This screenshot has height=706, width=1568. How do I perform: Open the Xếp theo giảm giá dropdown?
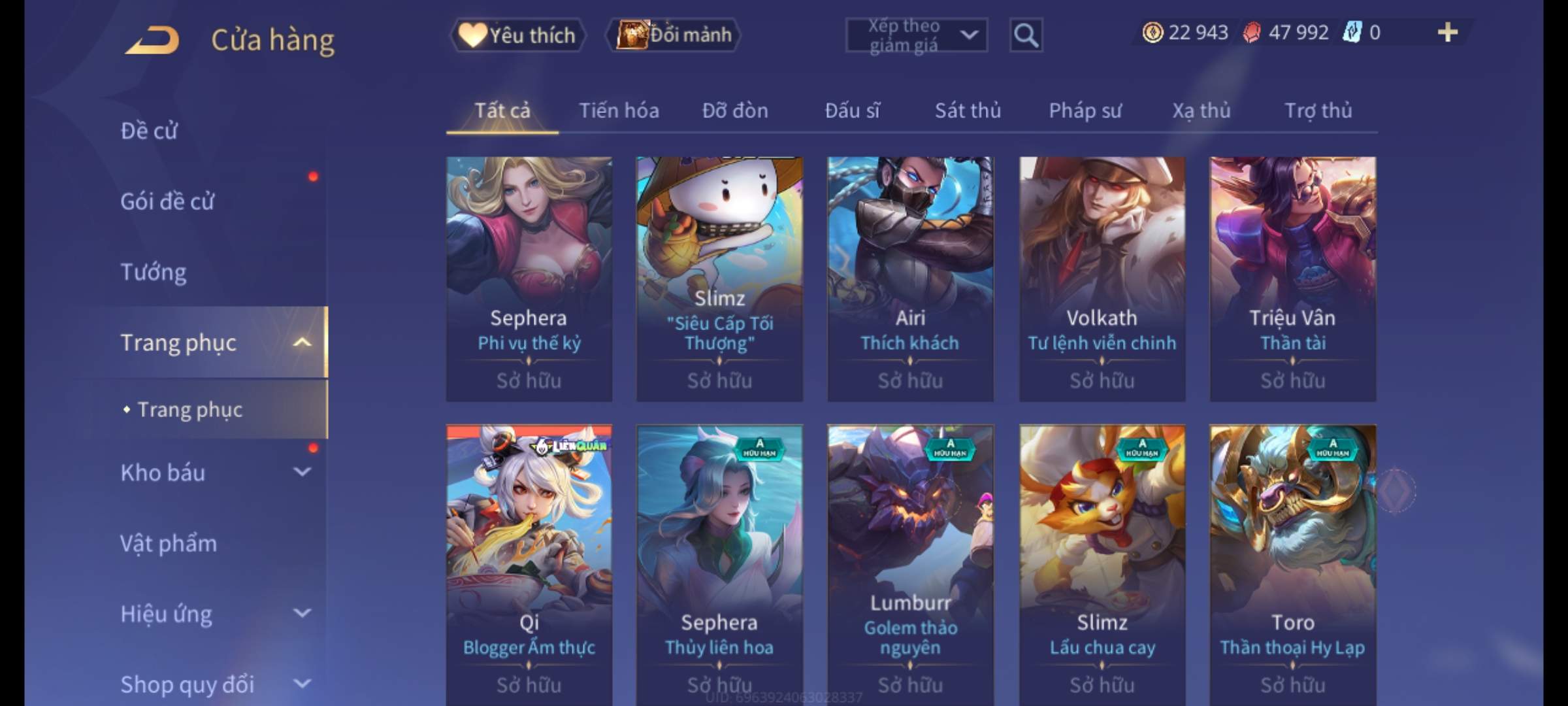point(916,35)
